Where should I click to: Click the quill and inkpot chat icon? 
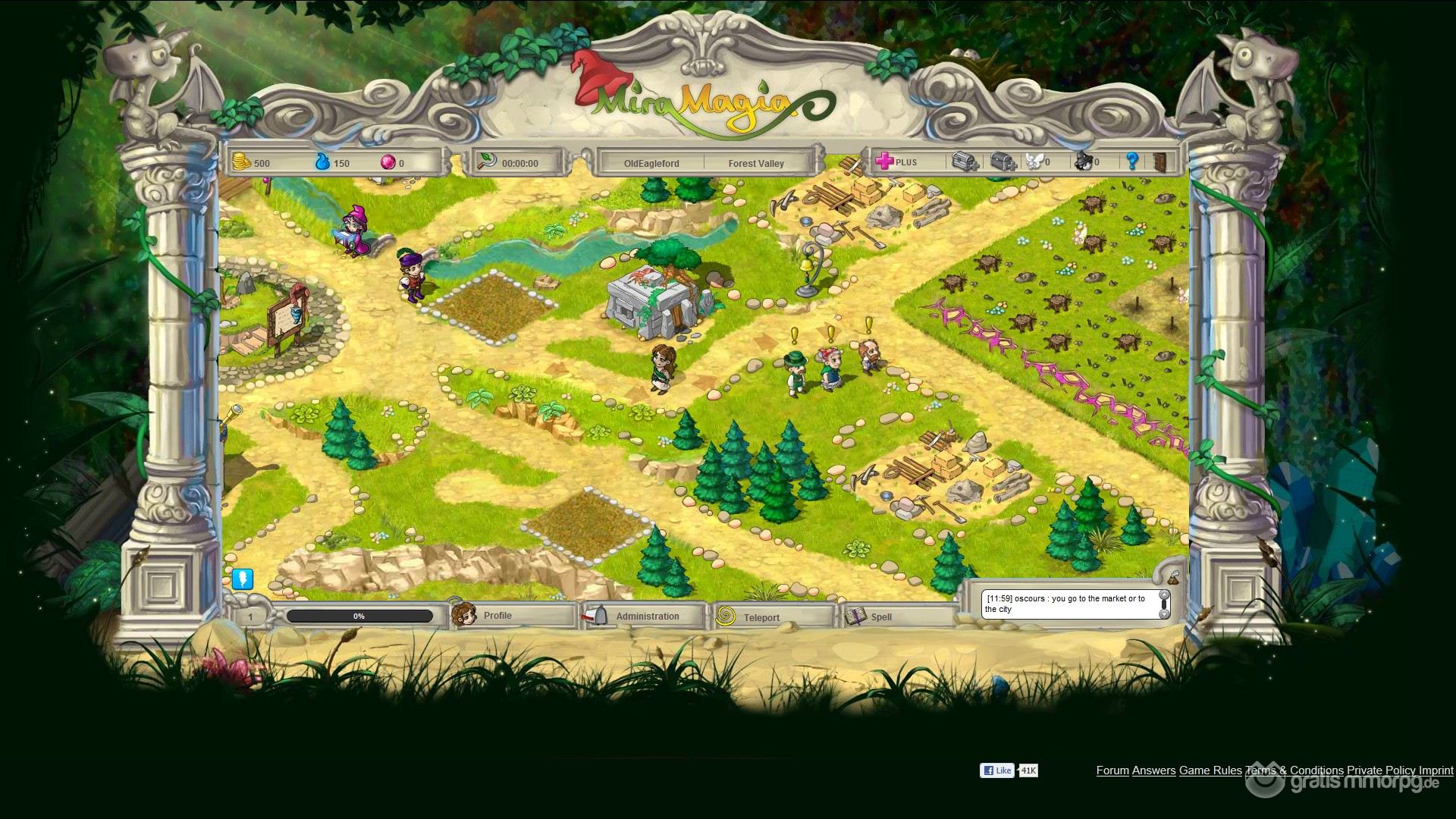(1172, 576)
